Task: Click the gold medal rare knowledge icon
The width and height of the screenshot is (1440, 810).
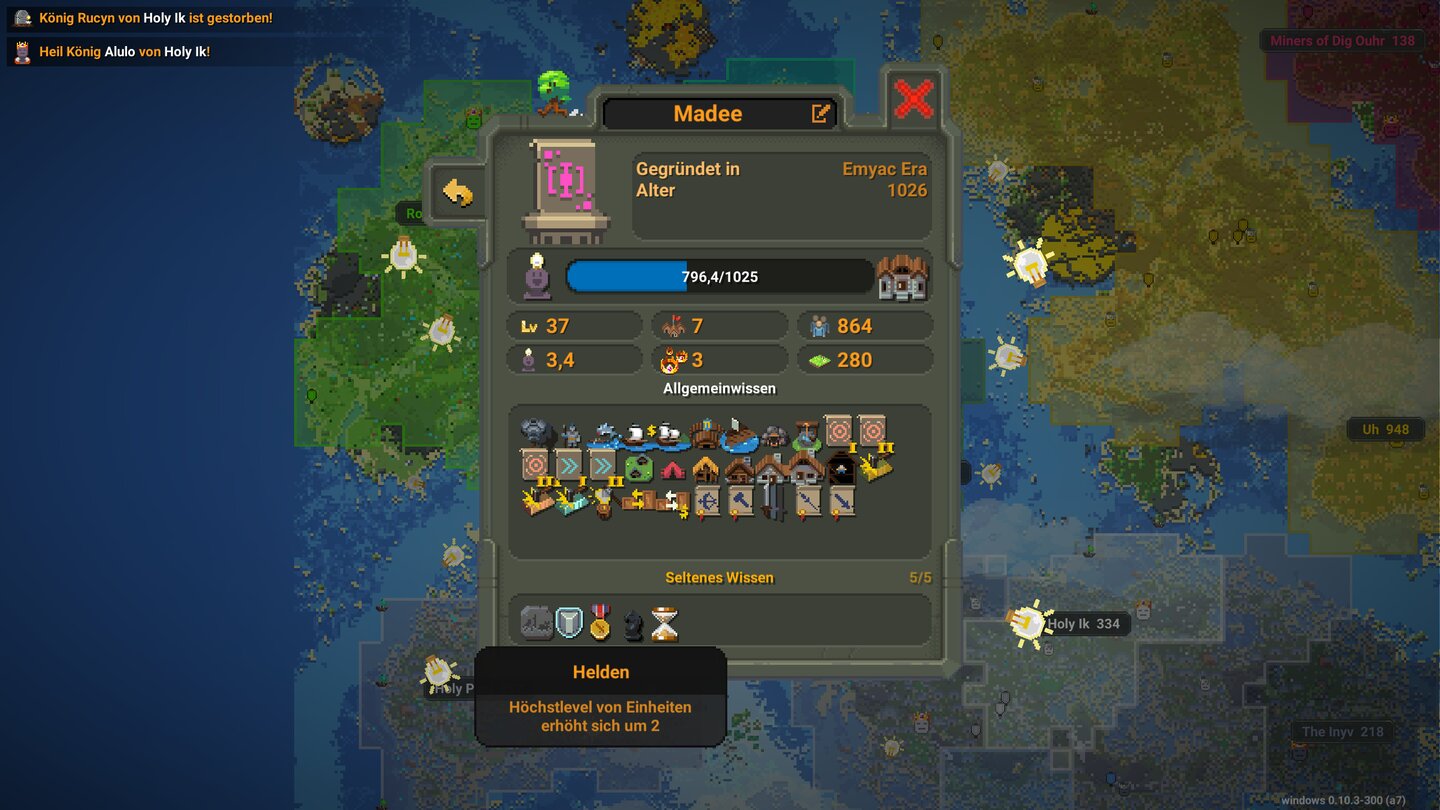Action: coord(600,624)
